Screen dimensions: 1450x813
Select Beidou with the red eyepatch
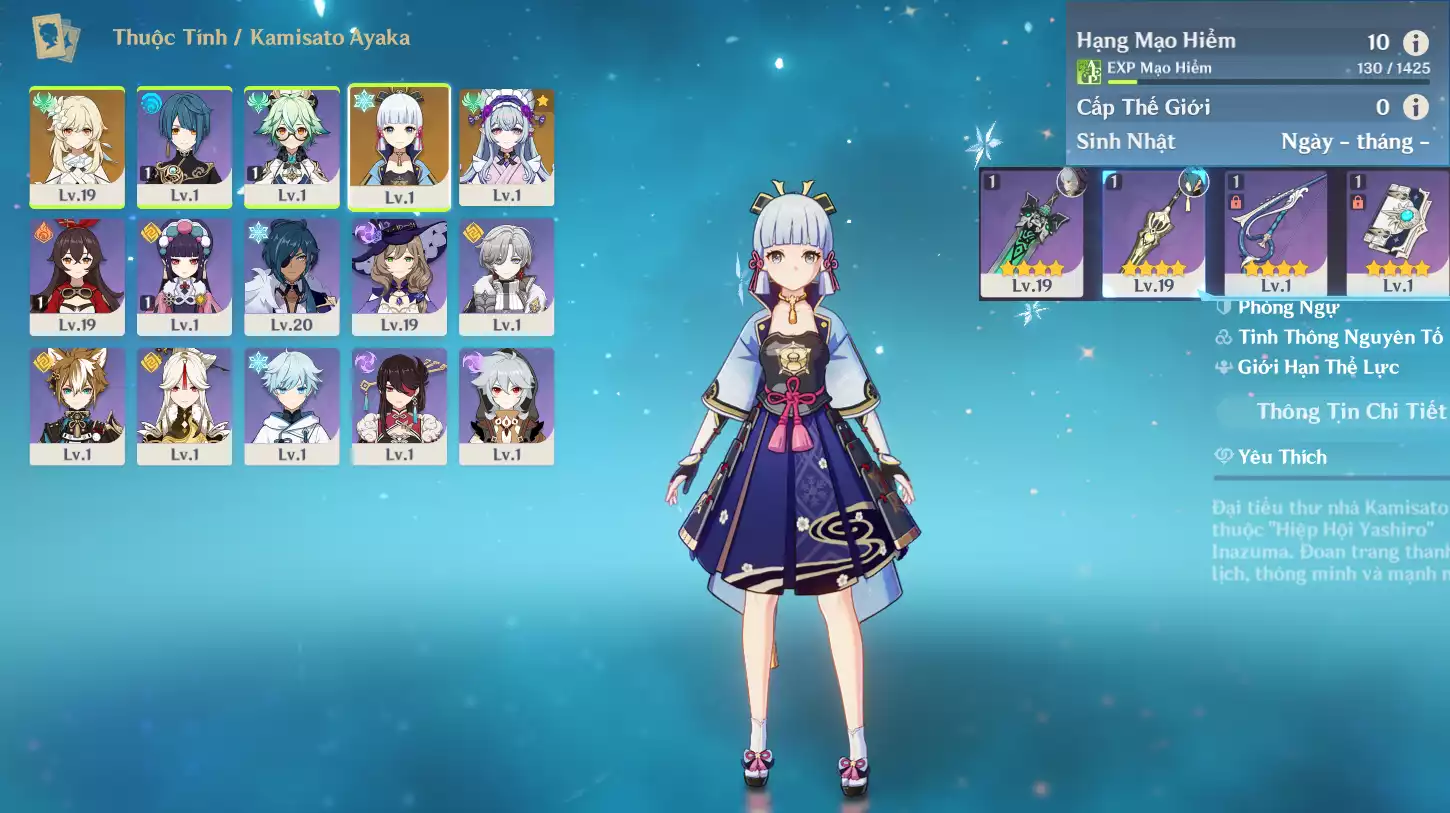pyautogui.click(x=399, y=405)
